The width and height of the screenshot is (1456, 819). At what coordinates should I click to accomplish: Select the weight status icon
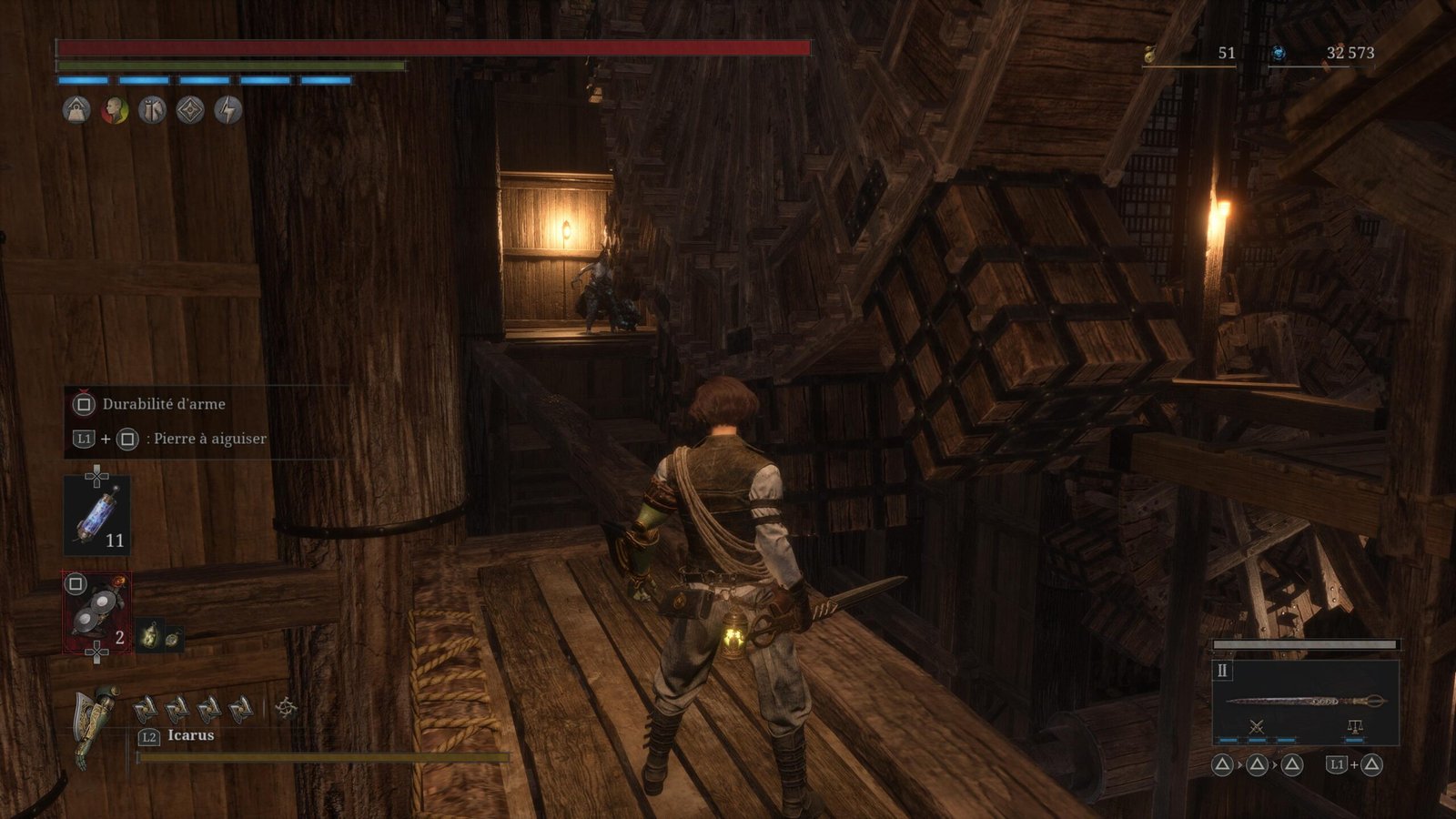pyautogui.click(x=76, y=111)
